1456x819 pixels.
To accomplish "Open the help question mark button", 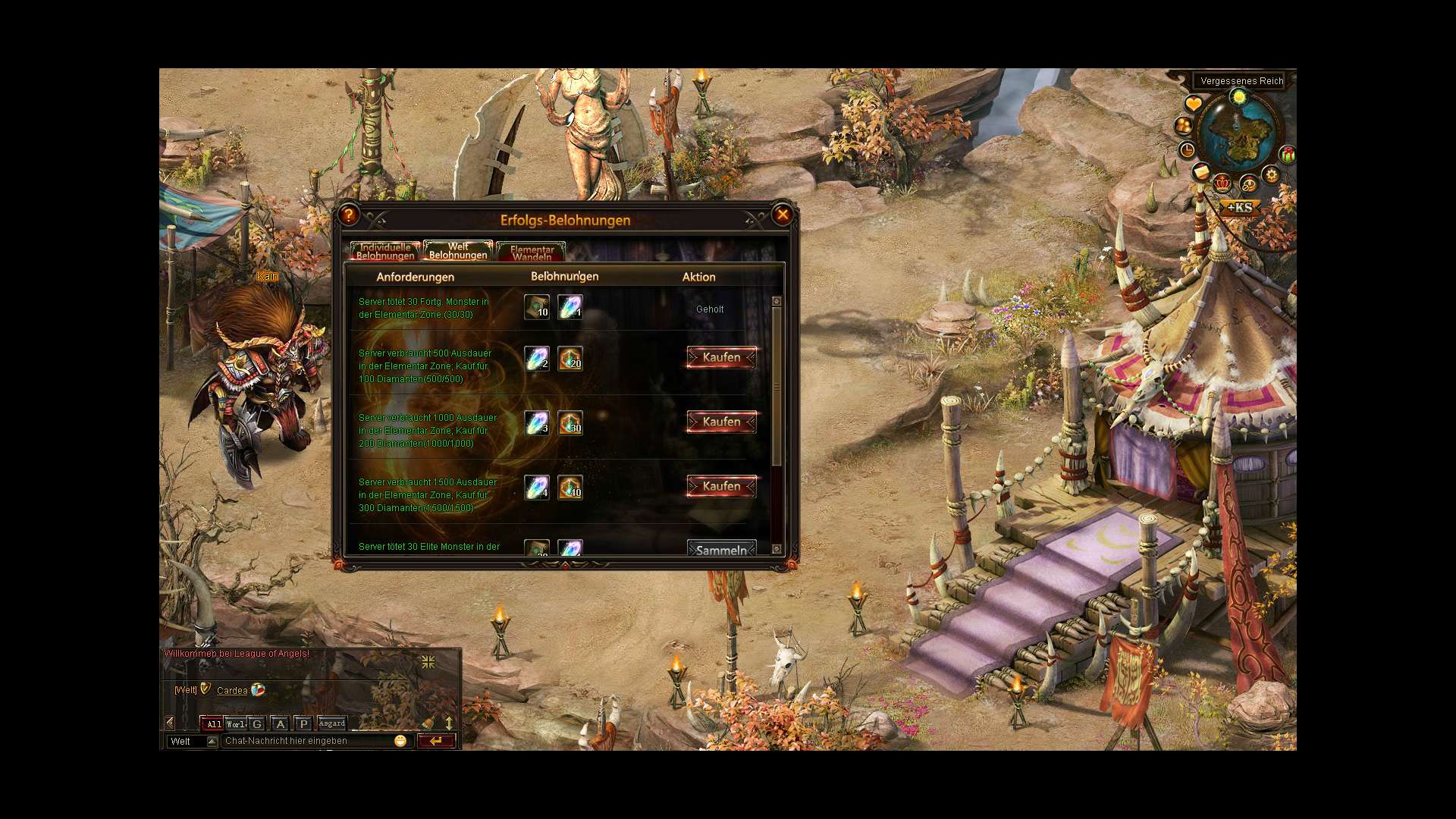I will (348, 215).
